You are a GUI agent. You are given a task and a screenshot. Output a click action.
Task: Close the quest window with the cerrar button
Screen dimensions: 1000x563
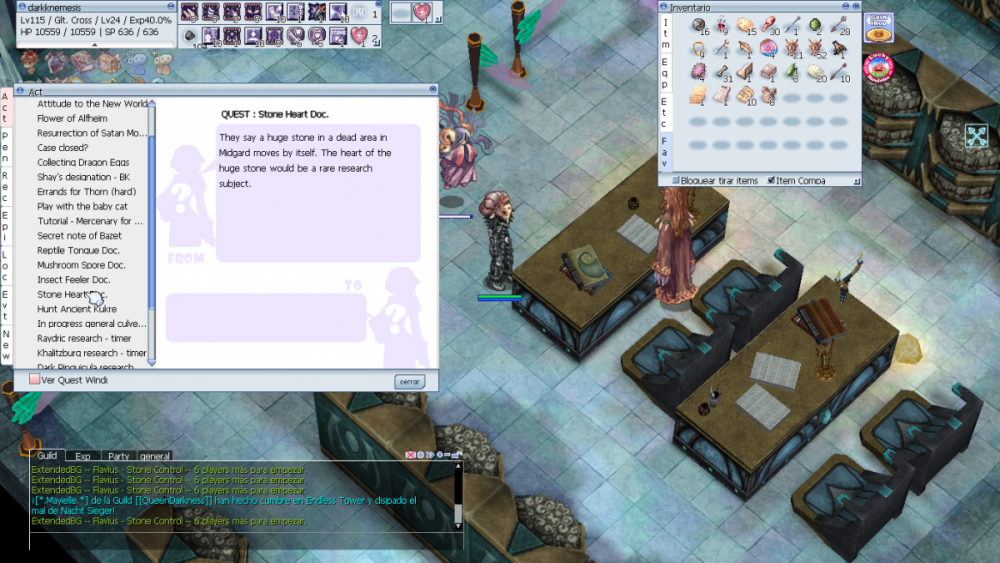409,381
